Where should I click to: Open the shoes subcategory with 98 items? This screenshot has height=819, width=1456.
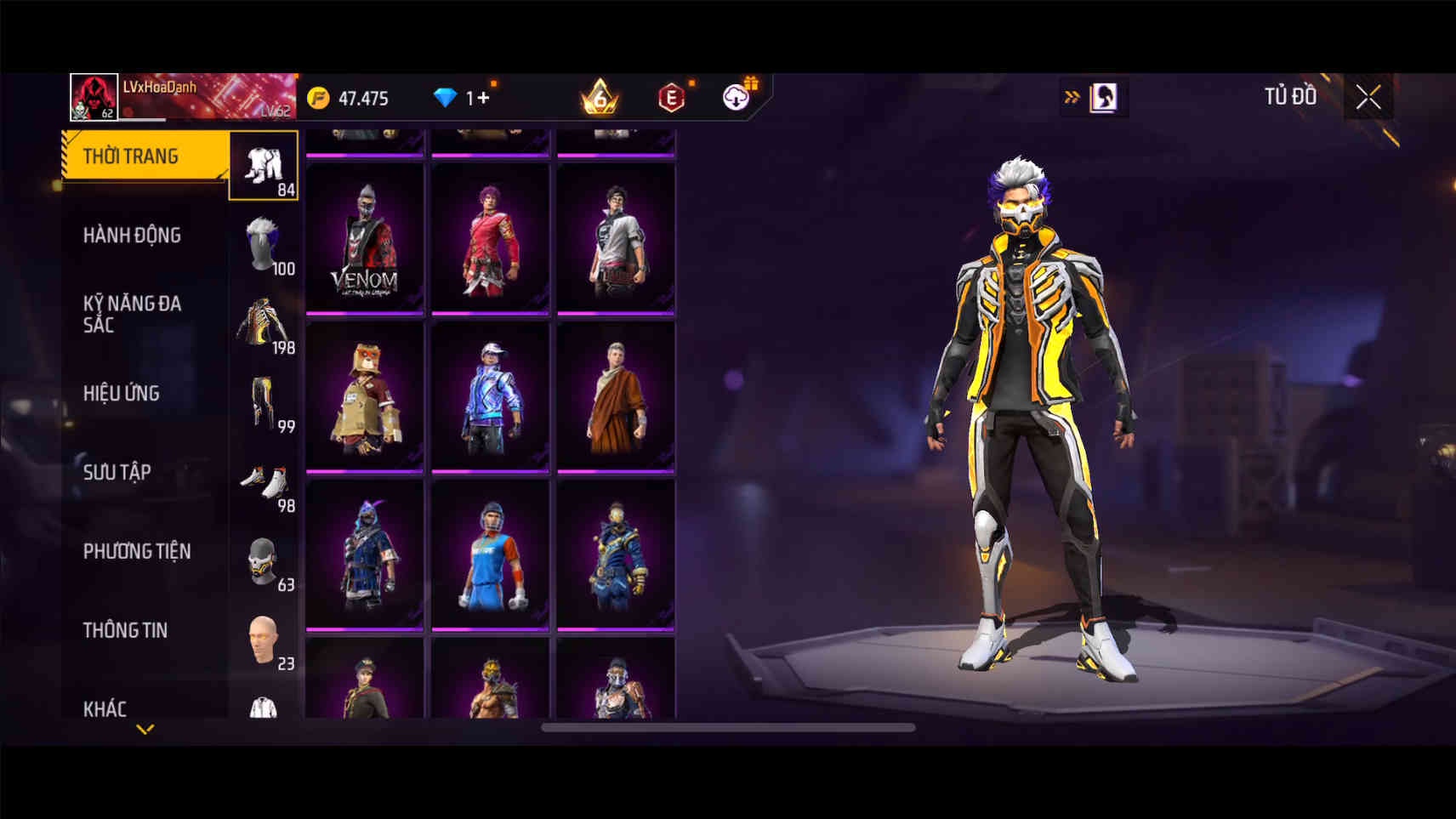click(264, 482)
